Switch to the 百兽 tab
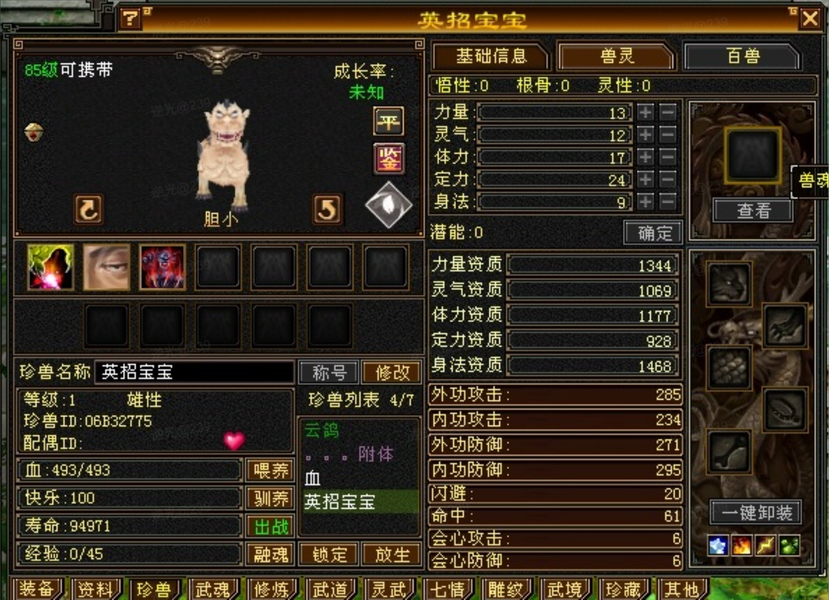 [x=743, y=56]
